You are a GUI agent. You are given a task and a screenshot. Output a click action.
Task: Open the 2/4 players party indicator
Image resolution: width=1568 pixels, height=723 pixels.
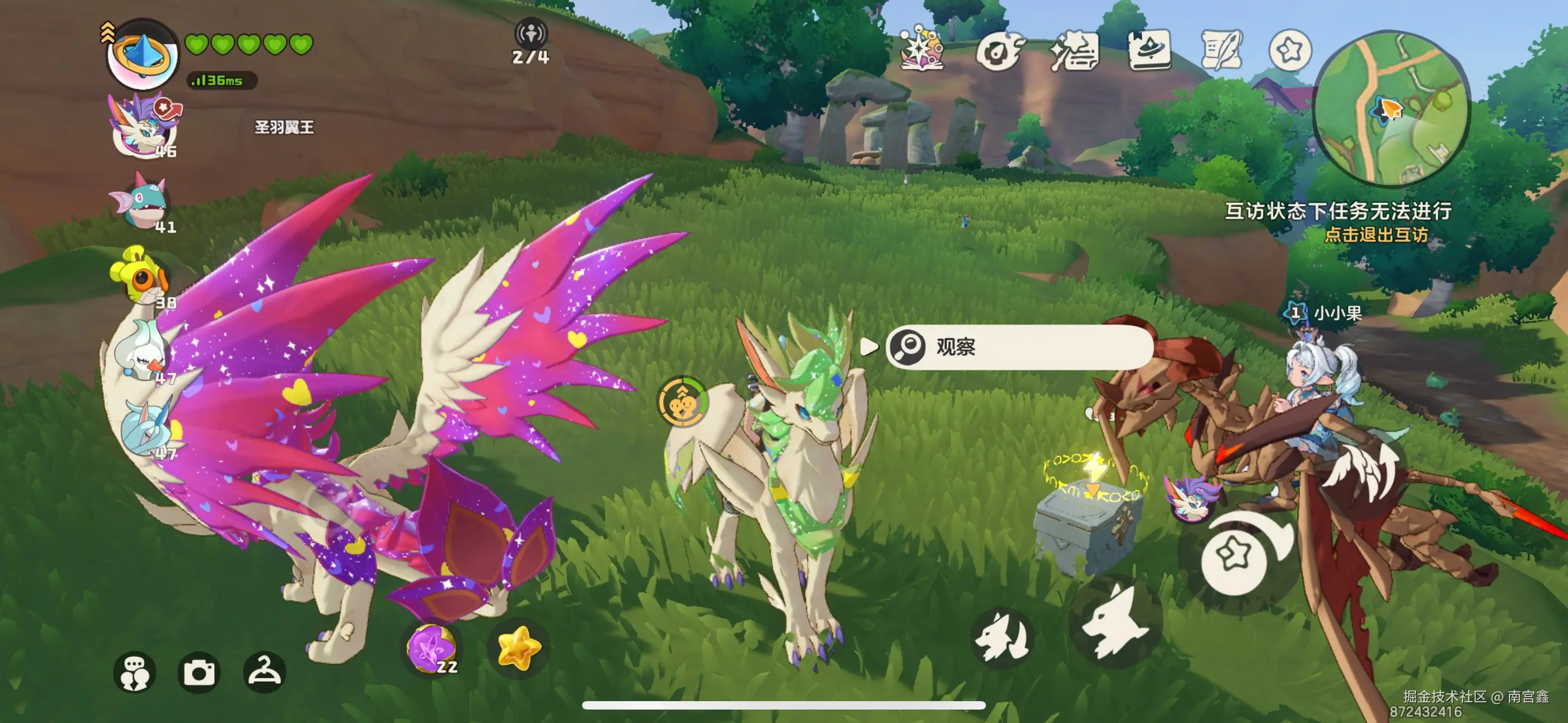pyautogui.click(x=531, y=41)
